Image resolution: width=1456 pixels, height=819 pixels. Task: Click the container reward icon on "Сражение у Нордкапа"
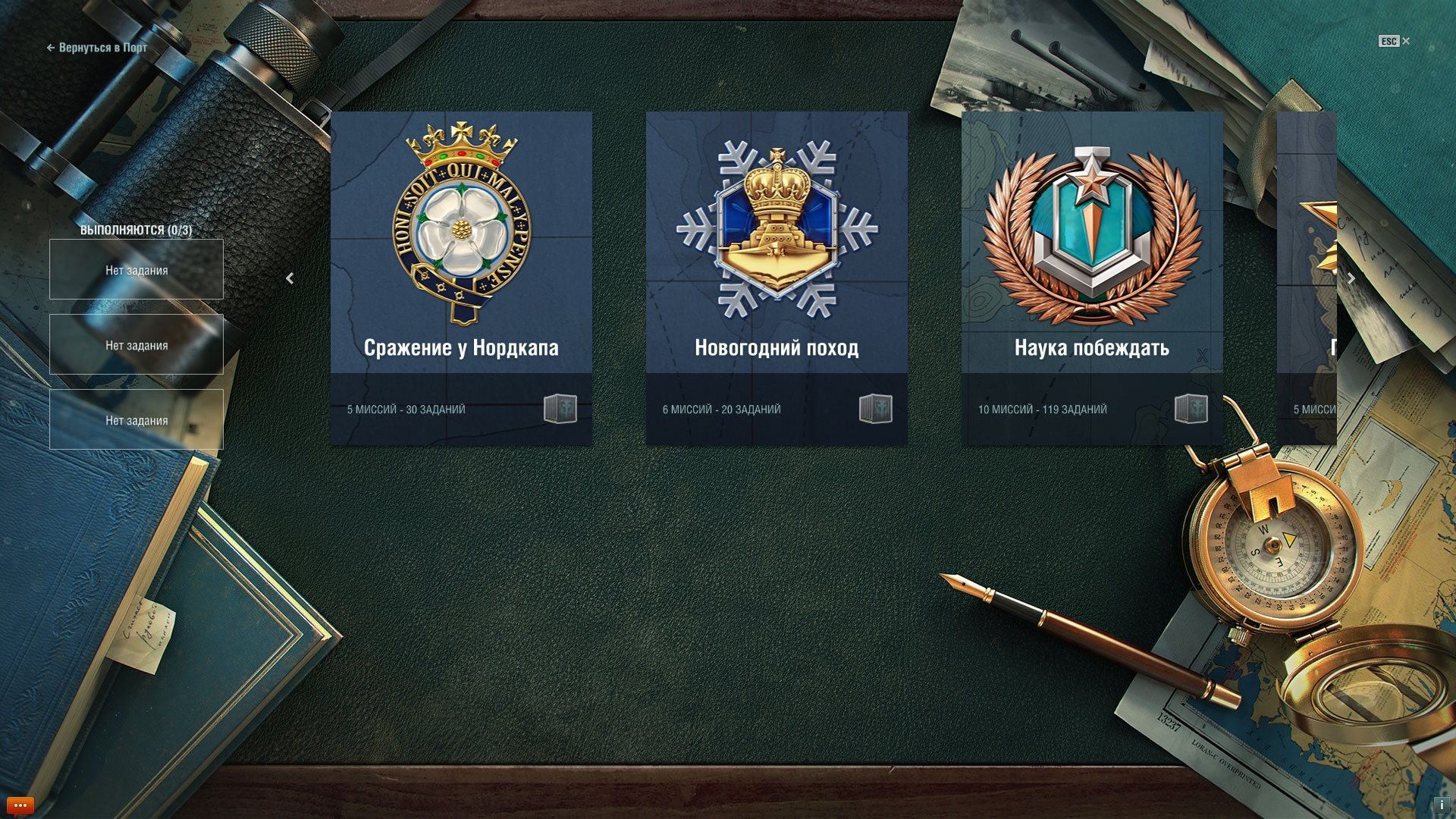(x=560, y=409)
